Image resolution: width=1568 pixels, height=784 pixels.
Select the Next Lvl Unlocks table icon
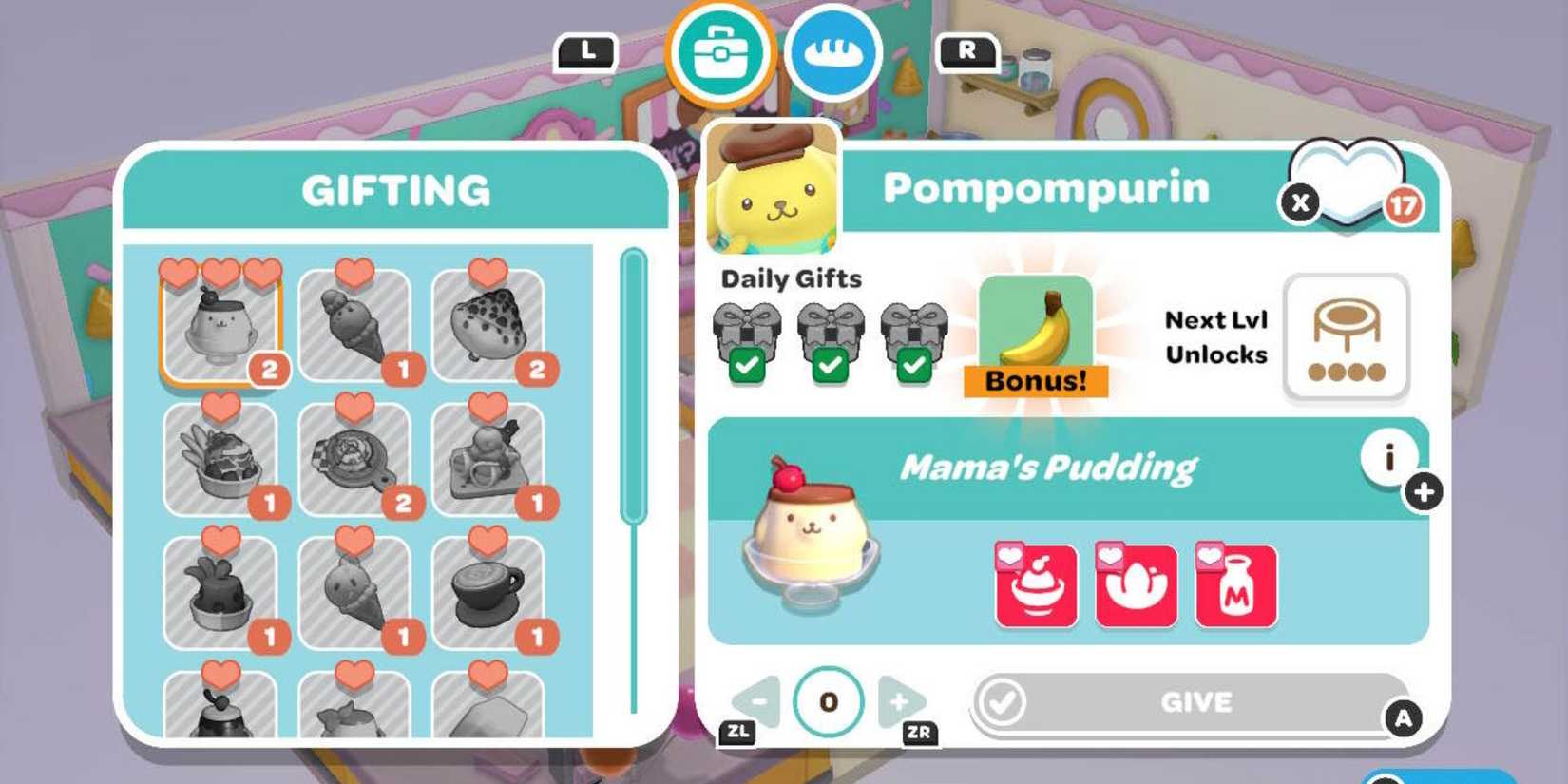(1347, 337)
